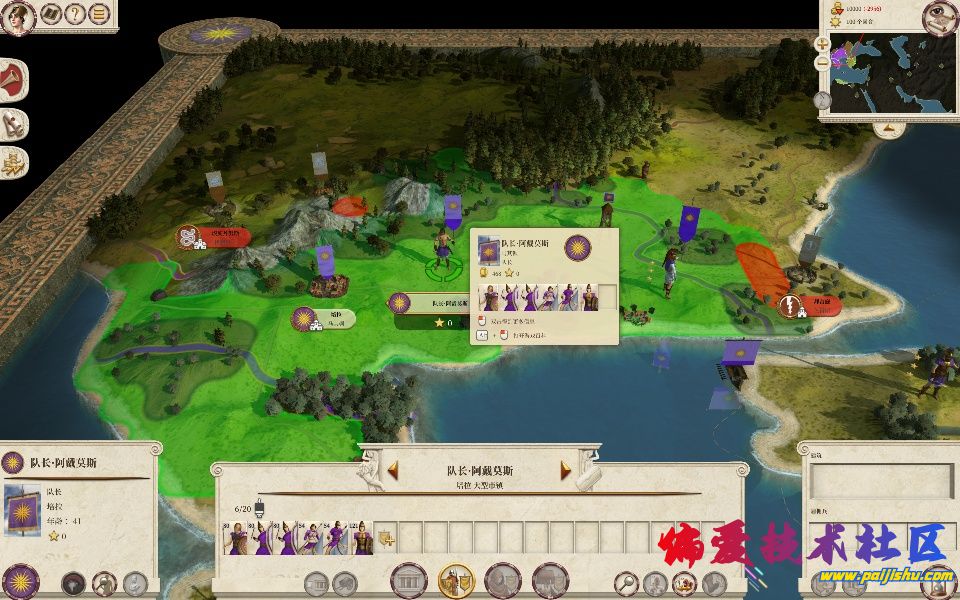This screenshot has height=600, width=960.
Task: Select the next army with the right arrow
Action: [566, 470]
